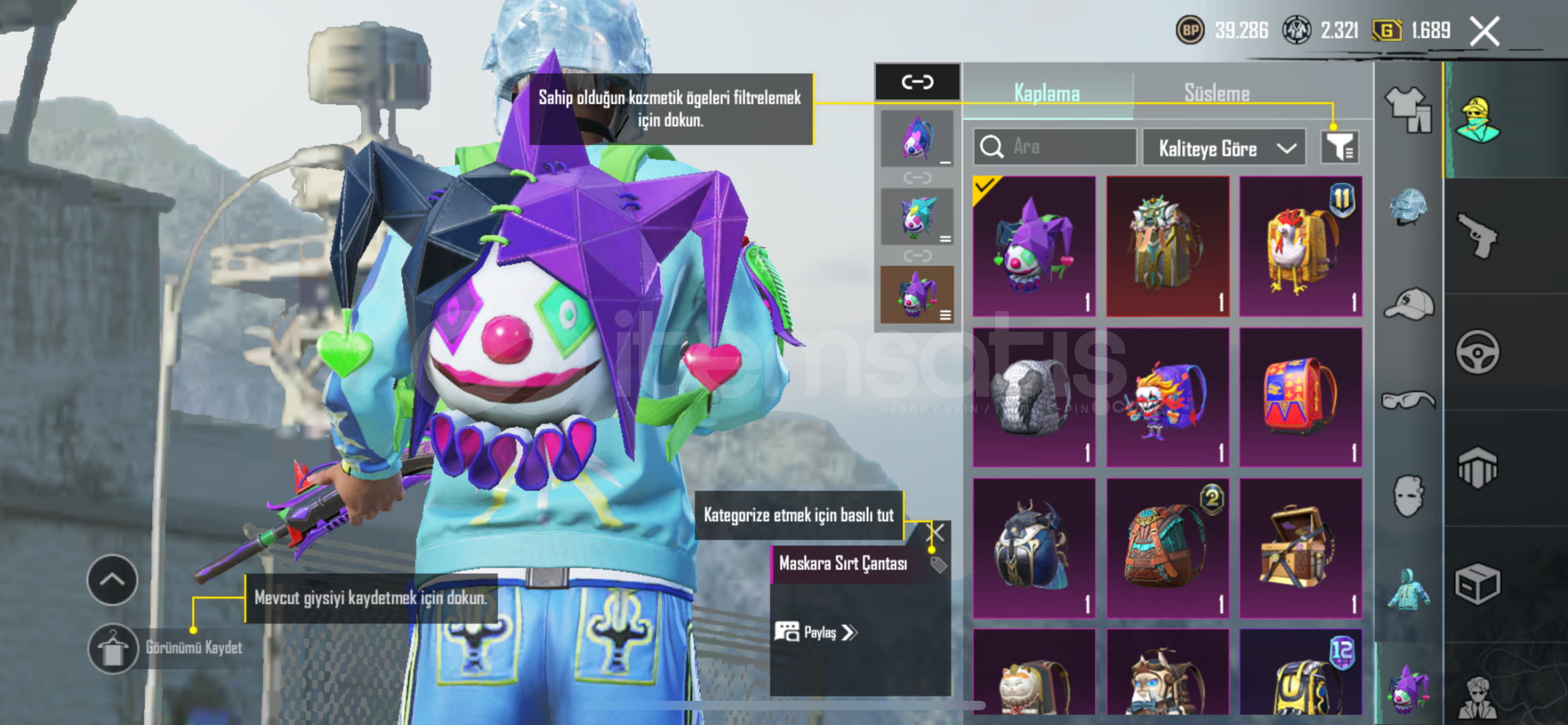Close the Maskara Sırt Çantası info popup
Image resolution: width=1568 pixels, height=725 pixels.
click(x=935, y=533)
